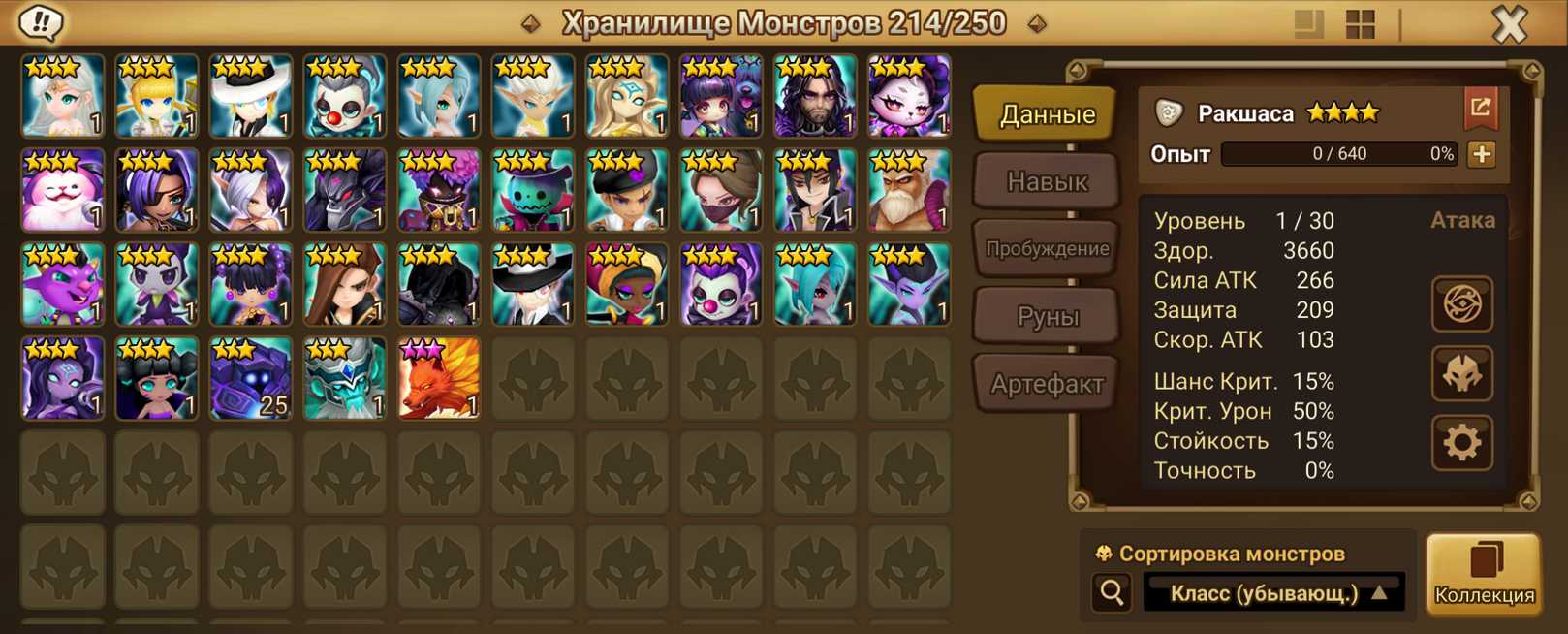Image resolution: width=1568 pixels, height=634 pixels.
Task: Switch to the Данные tab
Action: (x=1047, y=114)
